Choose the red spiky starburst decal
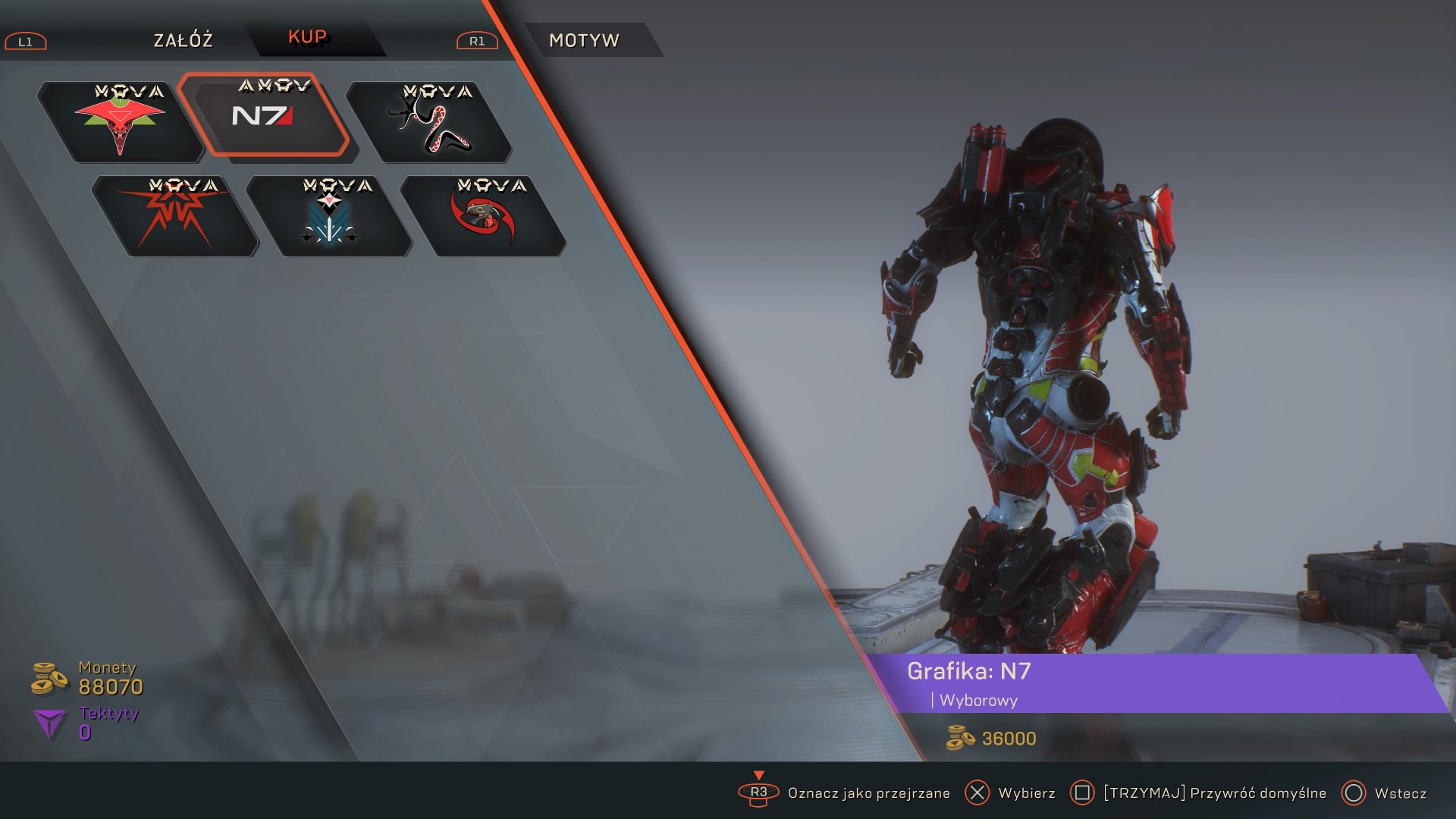 pyautogui.click(x=175, y=216)
